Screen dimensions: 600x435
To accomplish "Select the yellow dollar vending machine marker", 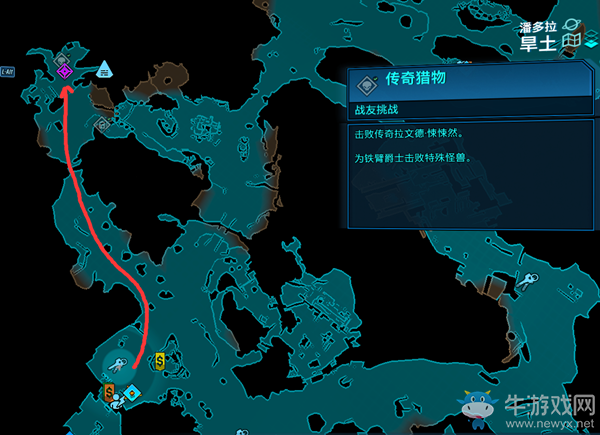I will (x=161, y=360).
